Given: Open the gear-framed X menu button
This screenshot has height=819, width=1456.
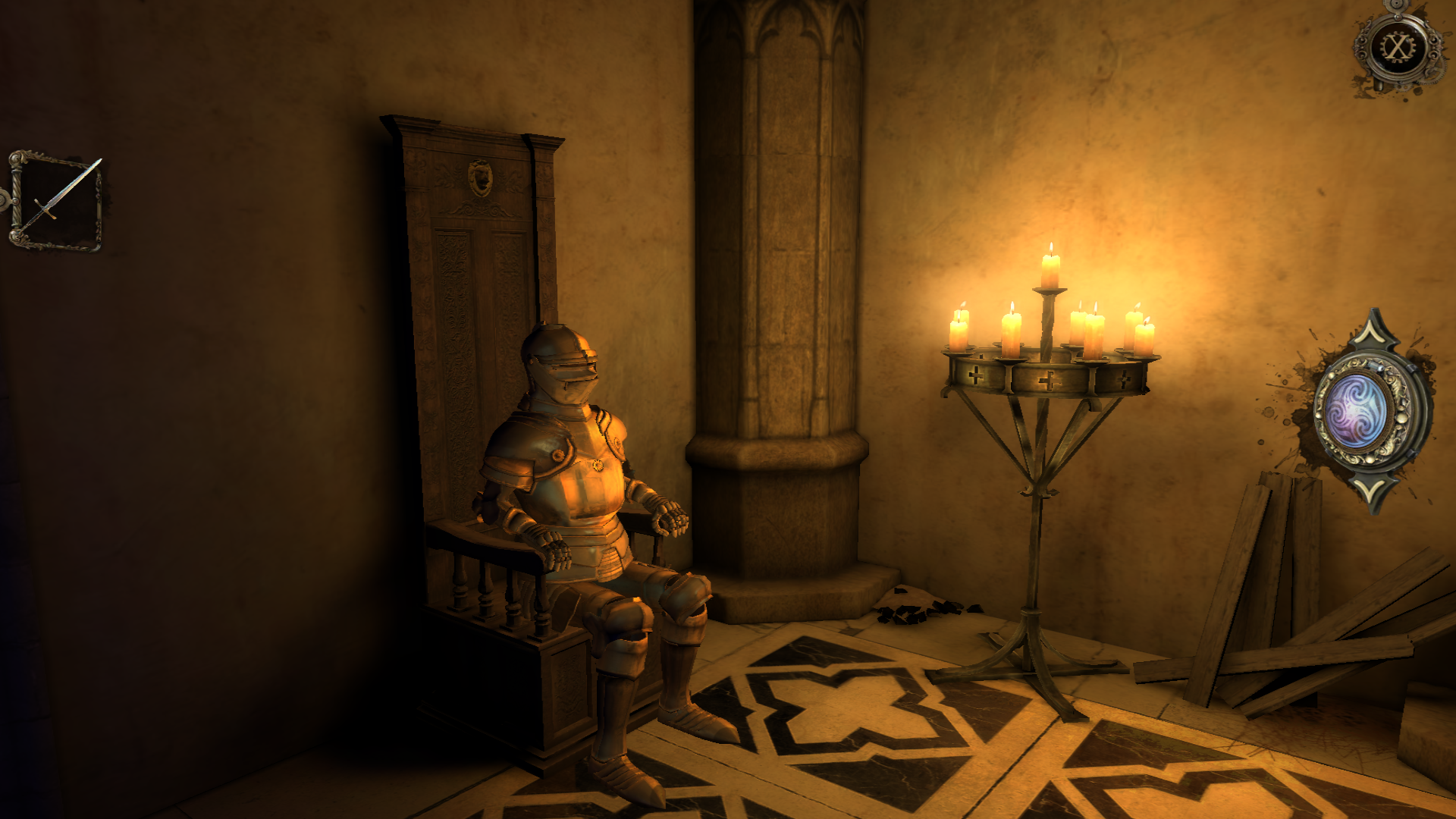Looking at the screenshot, I should click(x=1397, y=49).
